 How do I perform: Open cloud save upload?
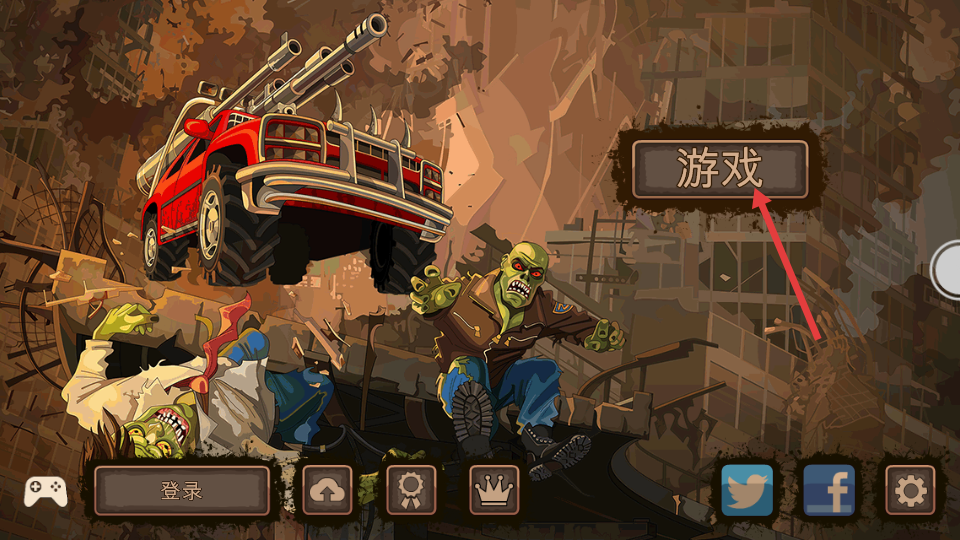(x=328, y=490)
